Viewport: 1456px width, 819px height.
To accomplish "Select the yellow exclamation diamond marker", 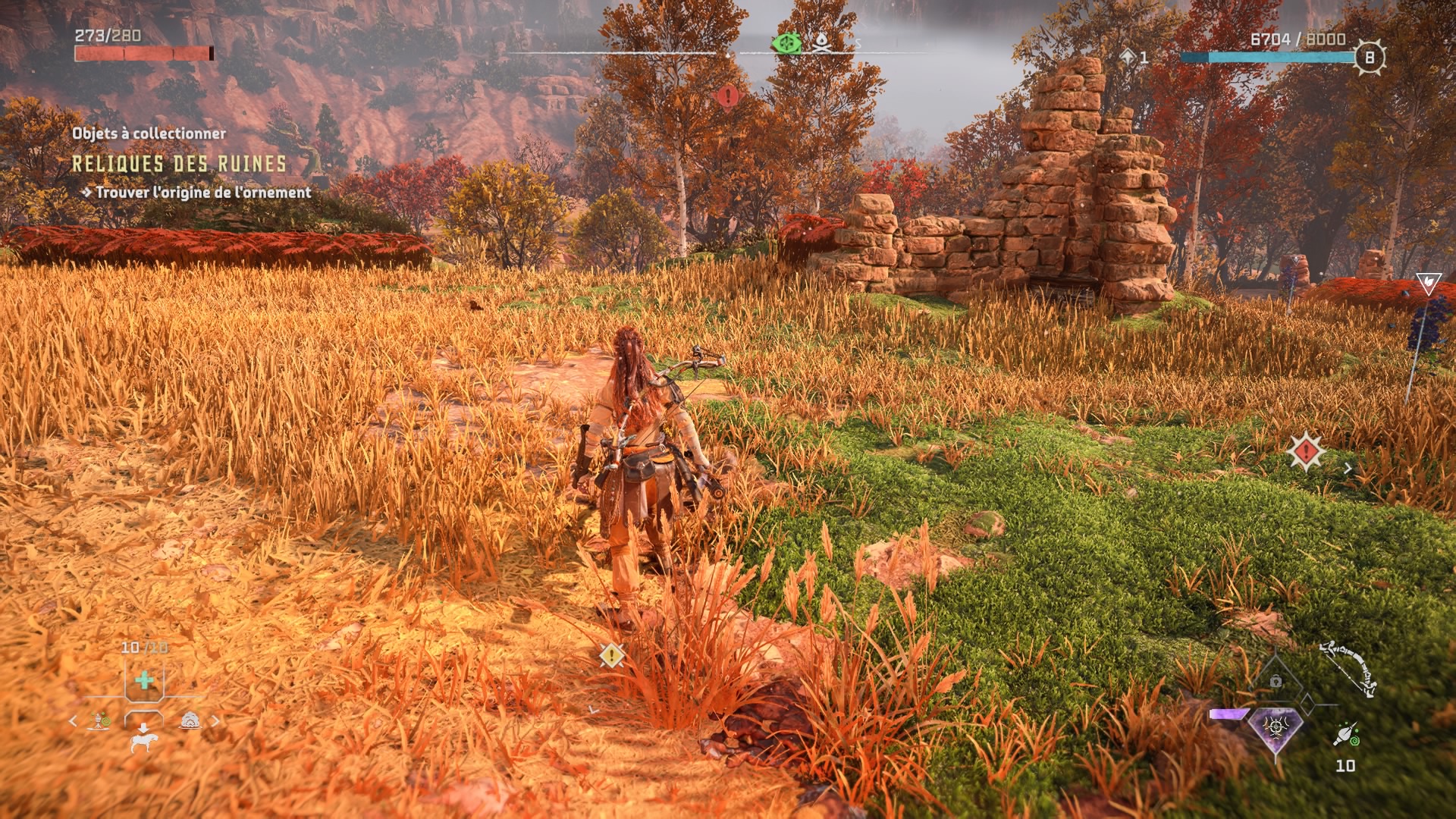I will tap(611, 655).
